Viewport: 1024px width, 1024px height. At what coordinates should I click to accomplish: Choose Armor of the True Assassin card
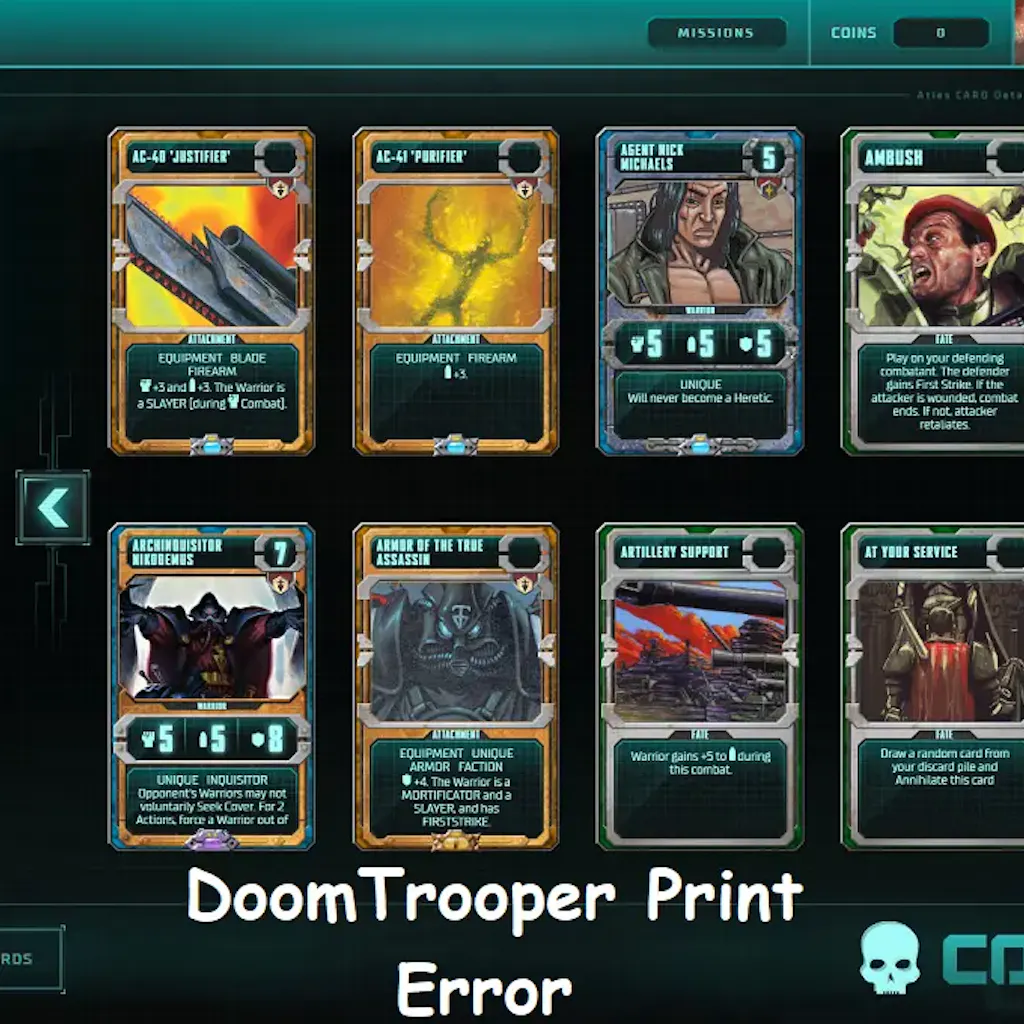click(x=456, y=686)
